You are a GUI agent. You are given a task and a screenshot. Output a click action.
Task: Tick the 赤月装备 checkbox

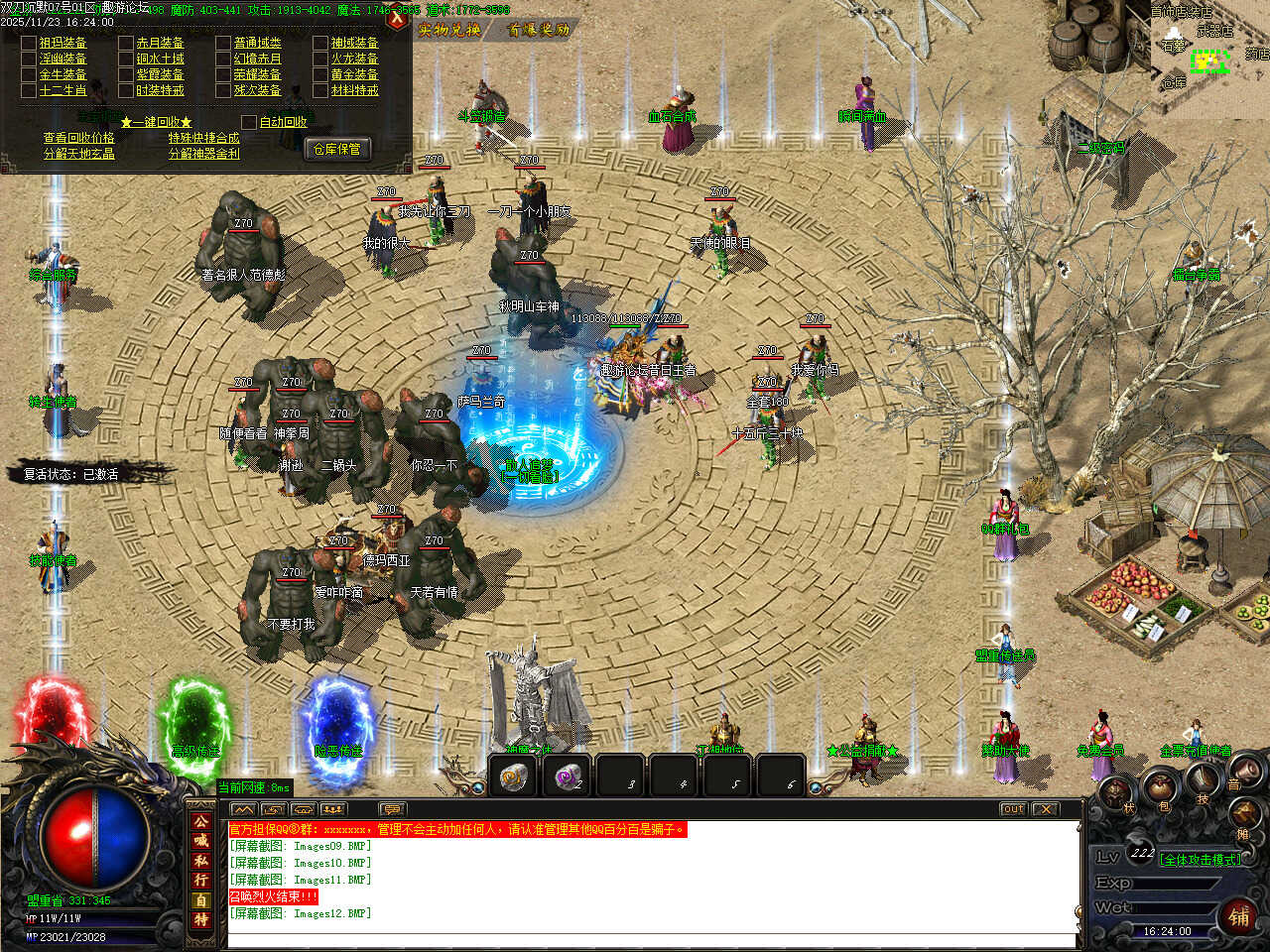tap(126, 43)
